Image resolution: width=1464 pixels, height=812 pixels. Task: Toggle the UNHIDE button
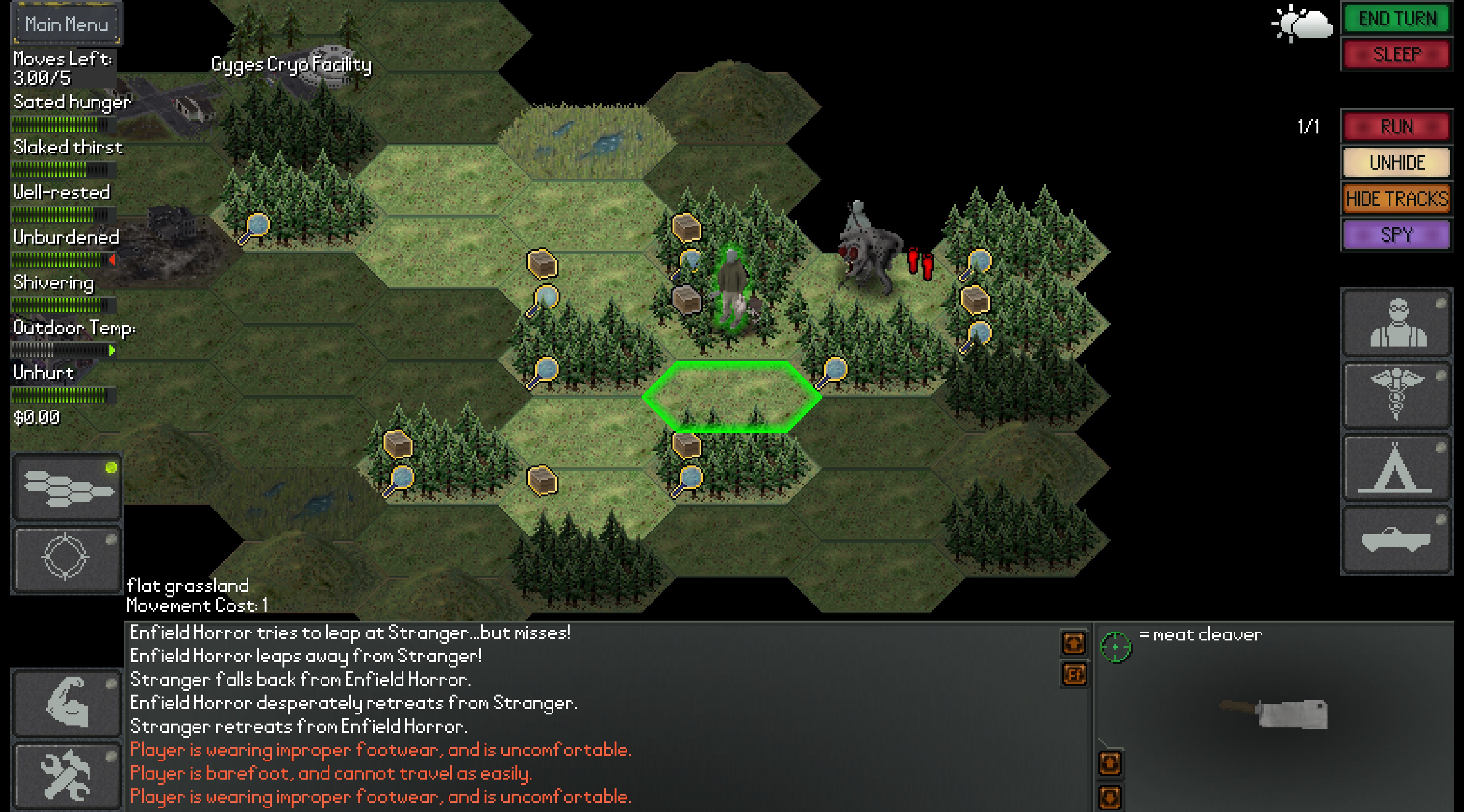click(1397, 162)
